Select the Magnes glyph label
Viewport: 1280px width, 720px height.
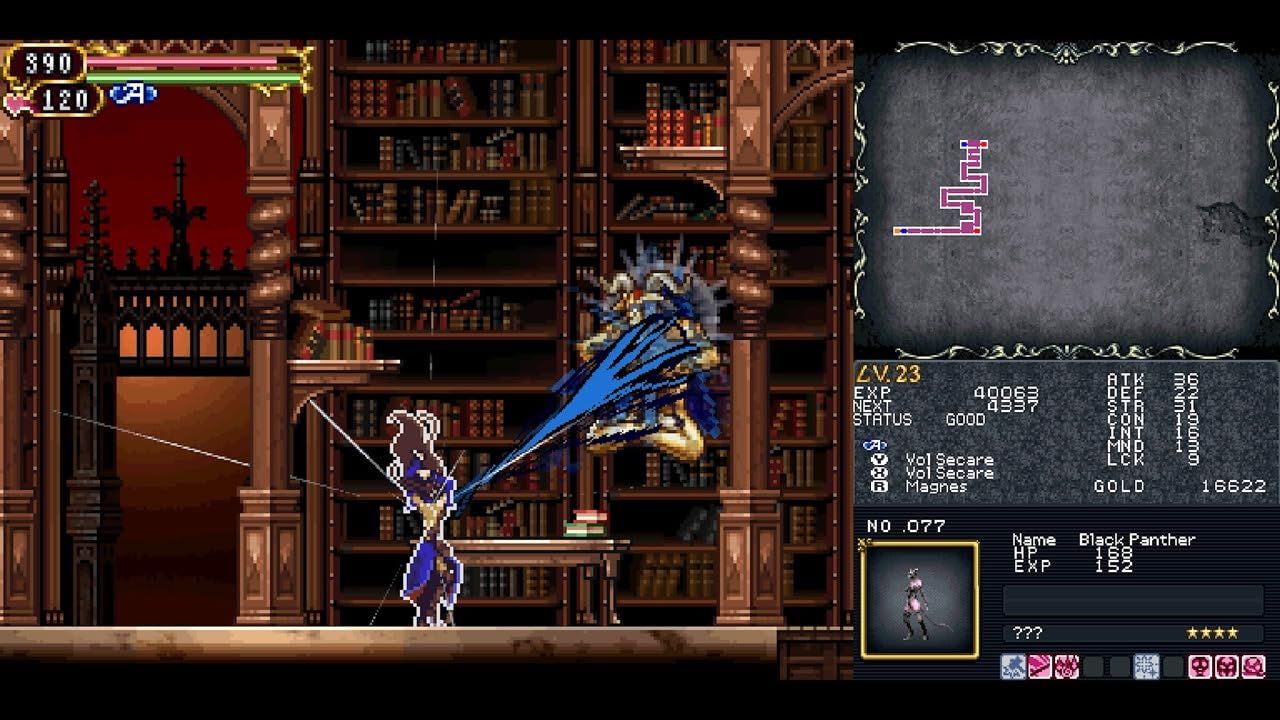click(x=938, y=489)
